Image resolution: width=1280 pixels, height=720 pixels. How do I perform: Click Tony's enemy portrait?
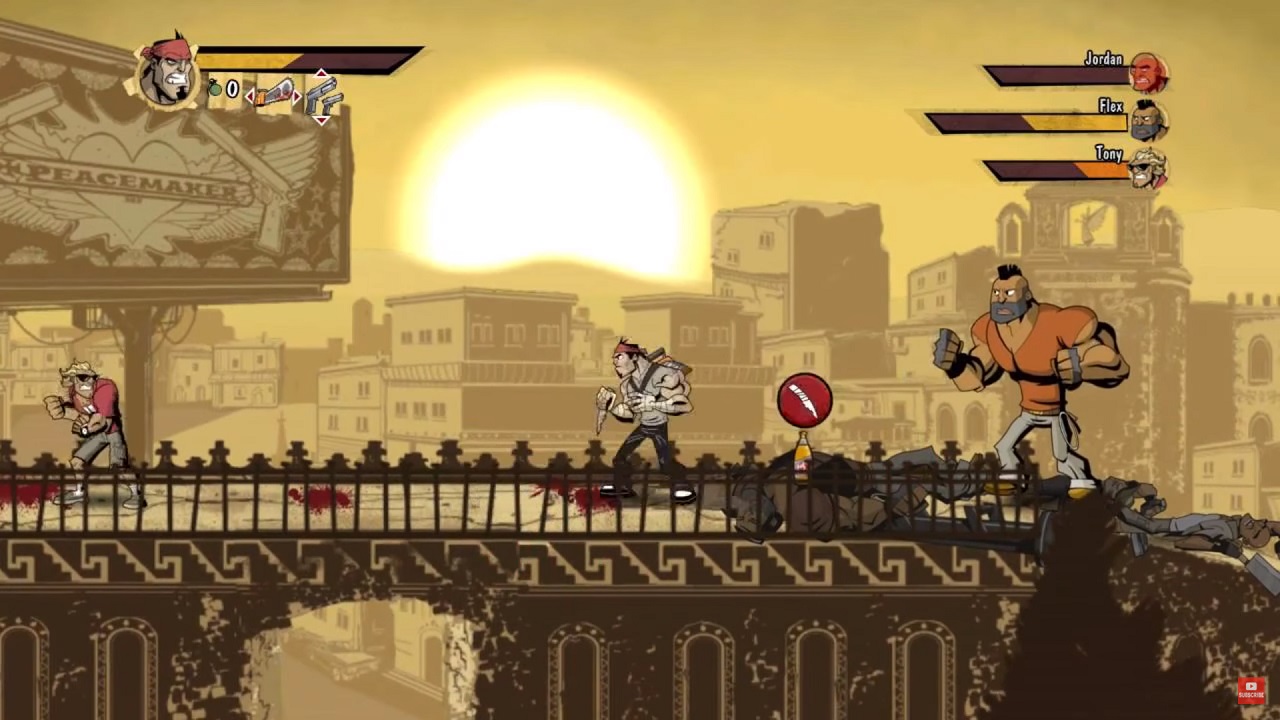point(1147,167)
